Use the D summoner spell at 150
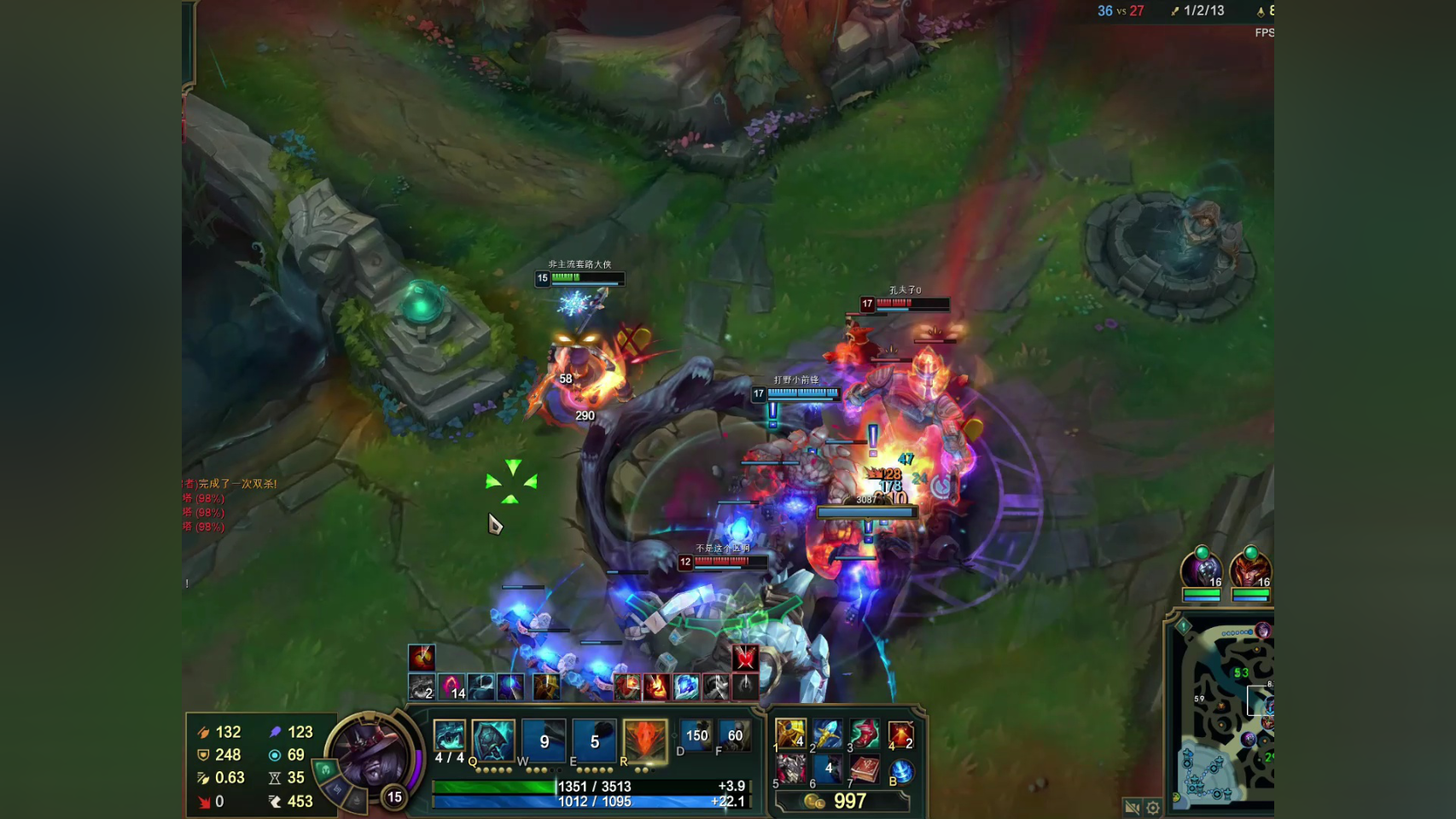The width and height of the screenshot is (1456, 819). coord(696,735)
